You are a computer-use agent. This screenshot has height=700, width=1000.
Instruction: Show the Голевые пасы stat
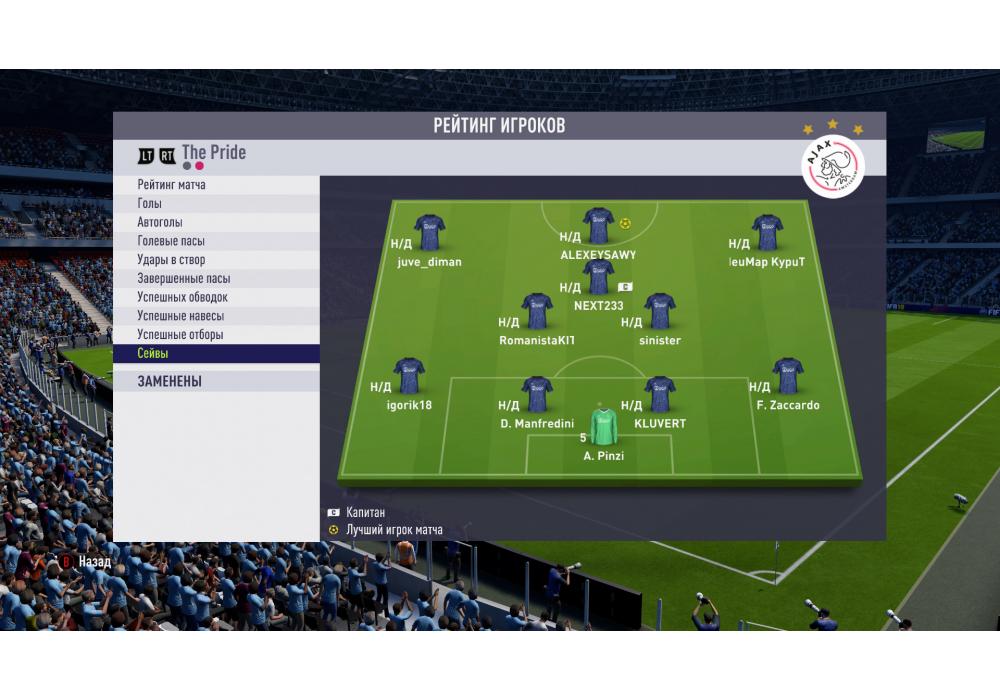pyautogui.click(x=216, y=241)
